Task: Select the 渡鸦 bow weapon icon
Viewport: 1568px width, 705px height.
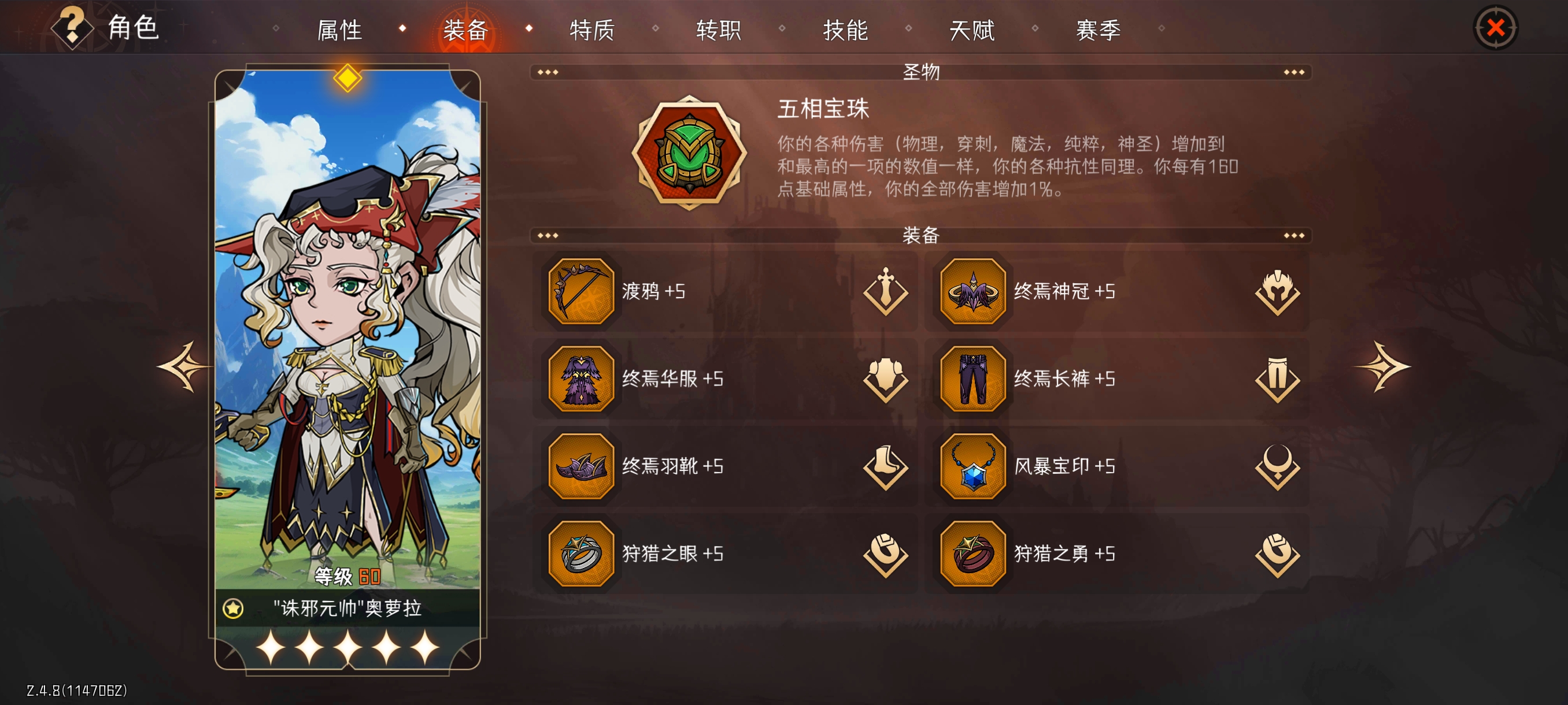Action: coord(580,291)
